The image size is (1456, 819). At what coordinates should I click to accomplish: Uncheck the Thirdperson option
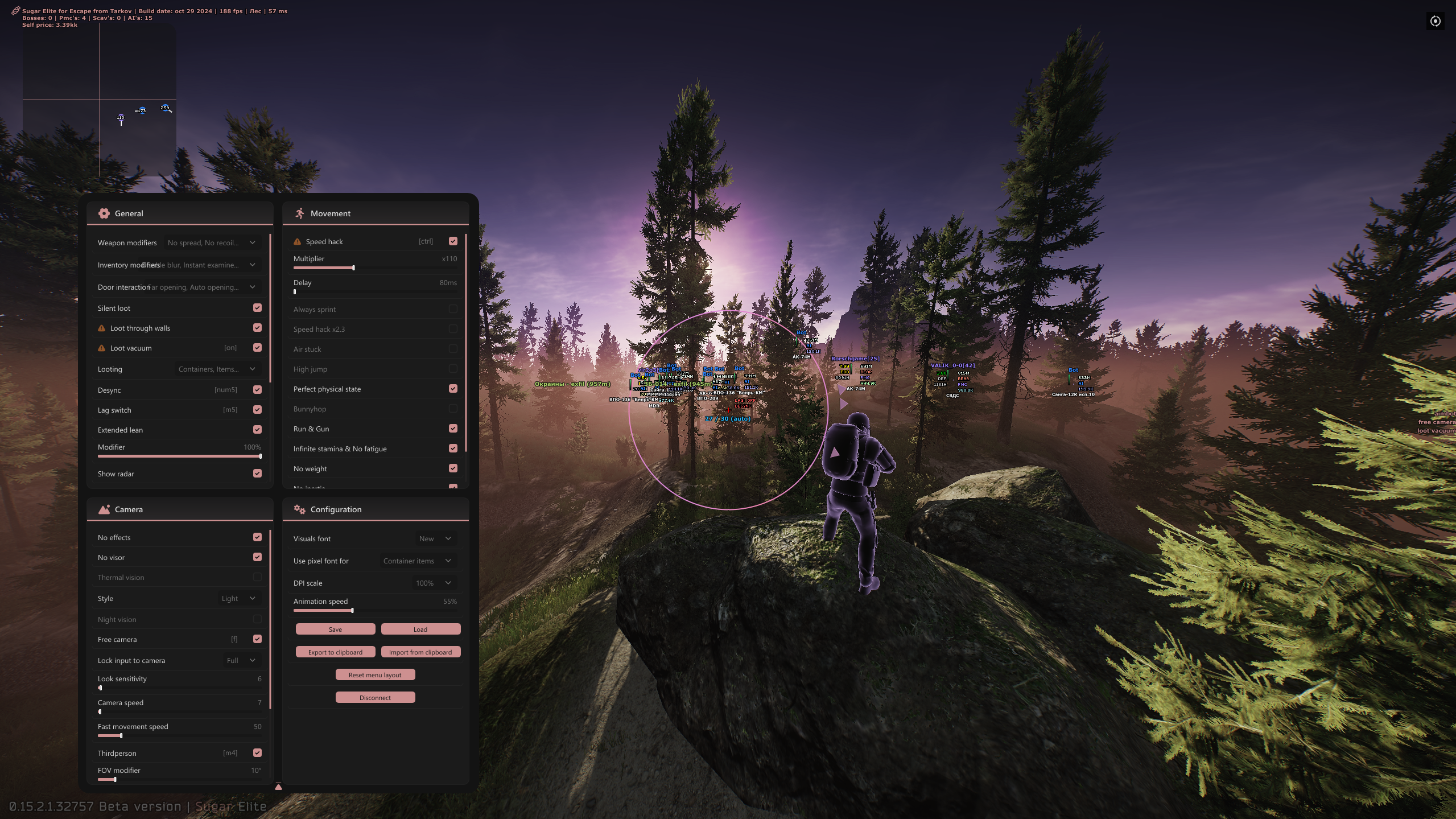click(x=257, y=753)
